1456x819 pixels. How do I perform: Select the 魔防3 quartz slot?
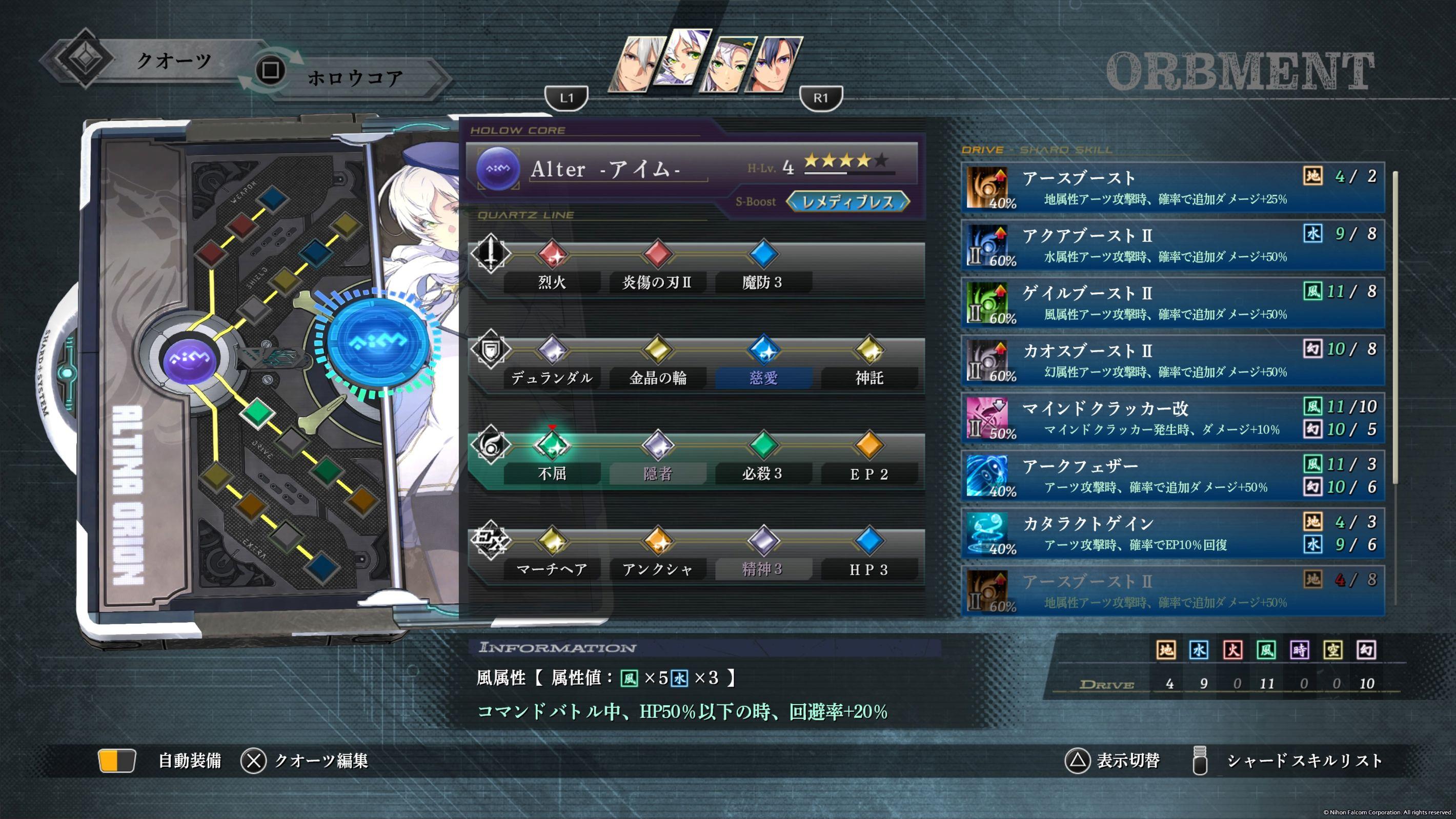(762, 281)
